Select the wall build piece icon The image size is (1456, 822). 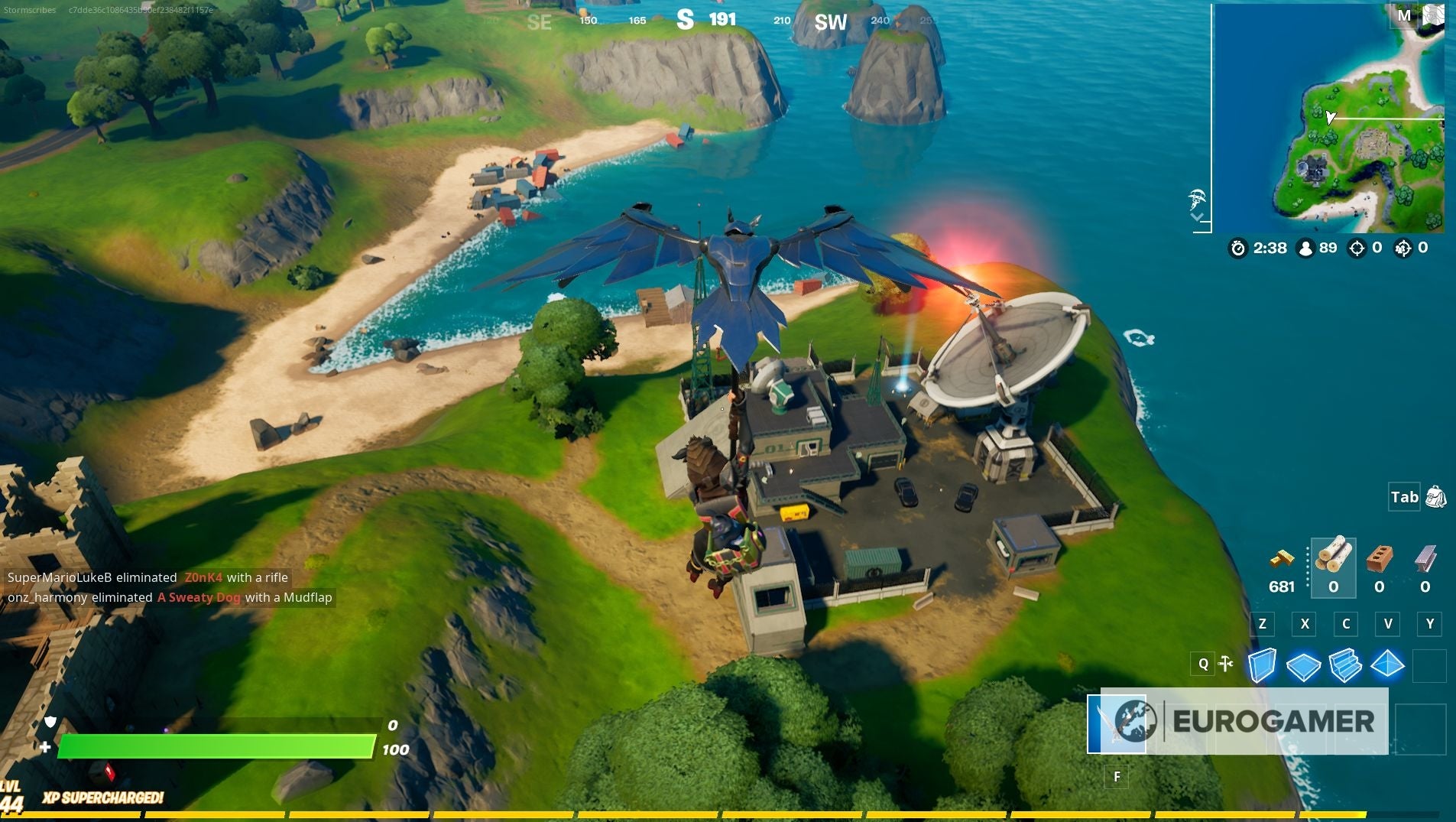[1264, 664]
